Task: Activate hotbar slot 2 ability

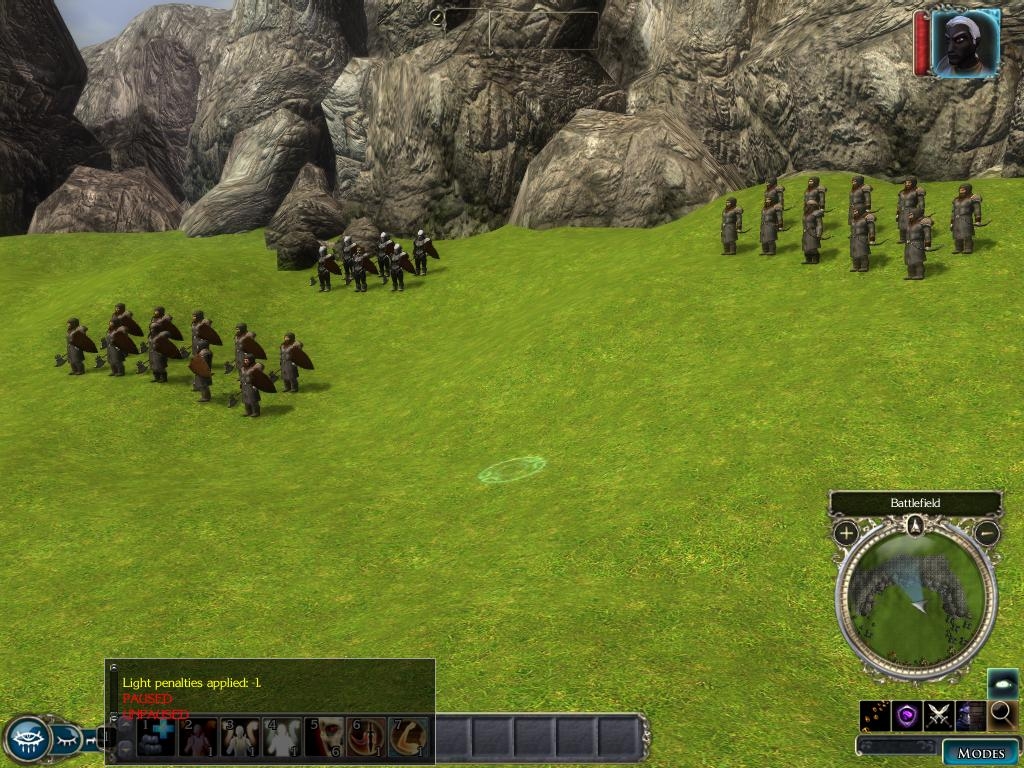Action: tap(198, 737)
